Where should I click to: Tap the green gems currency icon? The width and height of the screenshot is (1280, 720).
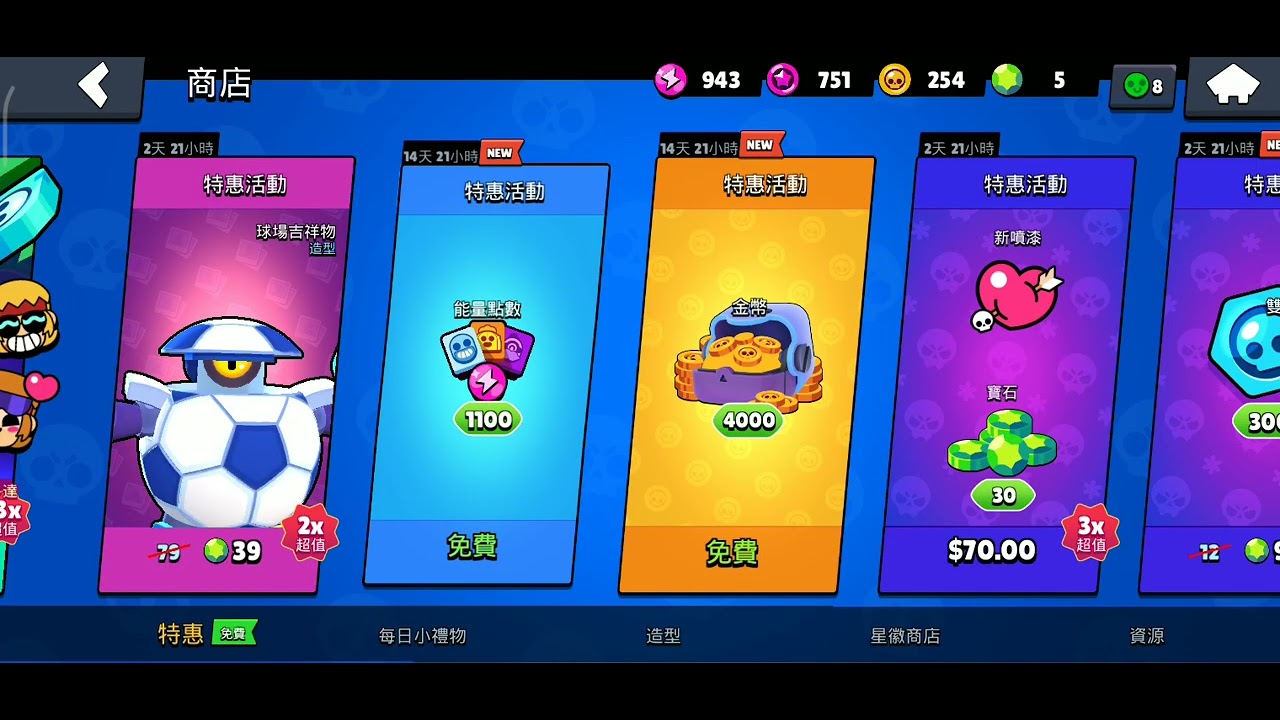tap(1007, 80)
